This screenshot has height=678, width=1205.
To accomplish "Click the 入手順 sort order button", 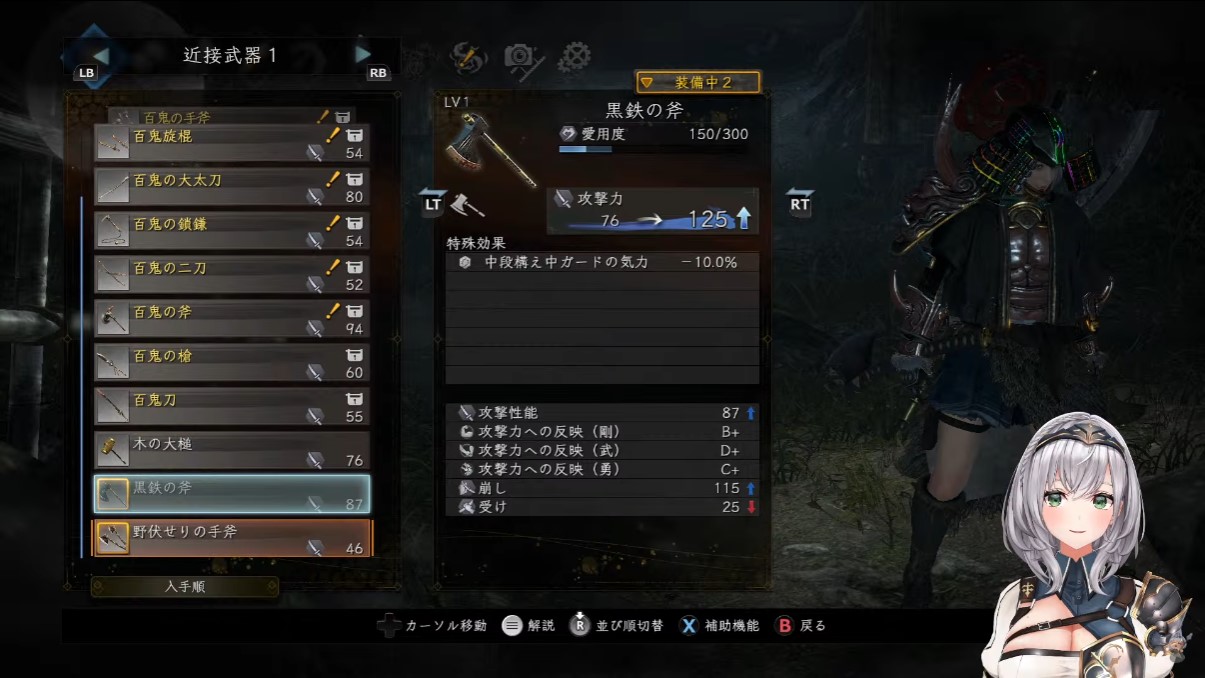I will [x=185, y=587].
